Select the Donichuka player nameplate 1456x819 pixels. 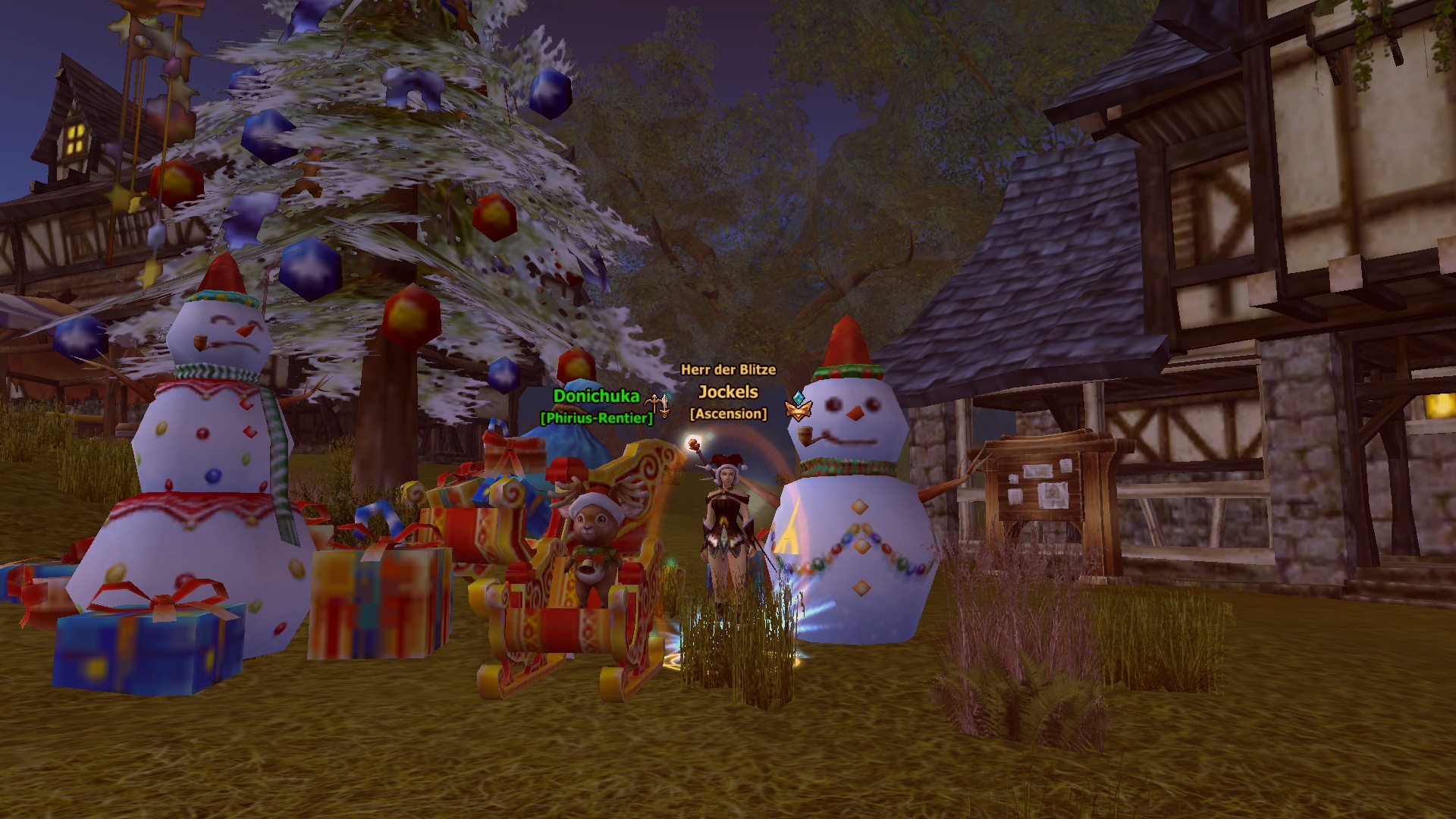[596, 396]
